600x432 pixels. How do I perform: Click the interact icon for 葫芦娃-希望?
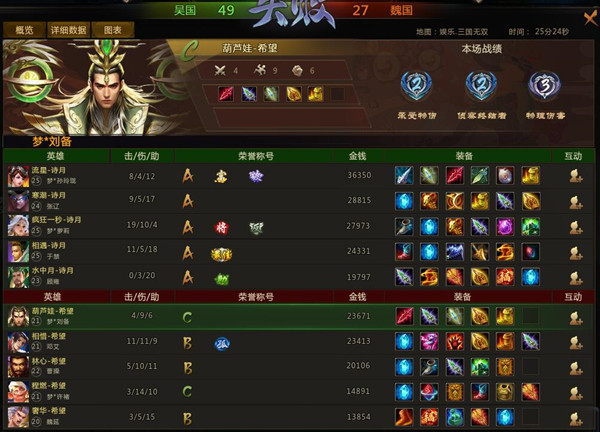pyautogui.click(x=575, y=317)
